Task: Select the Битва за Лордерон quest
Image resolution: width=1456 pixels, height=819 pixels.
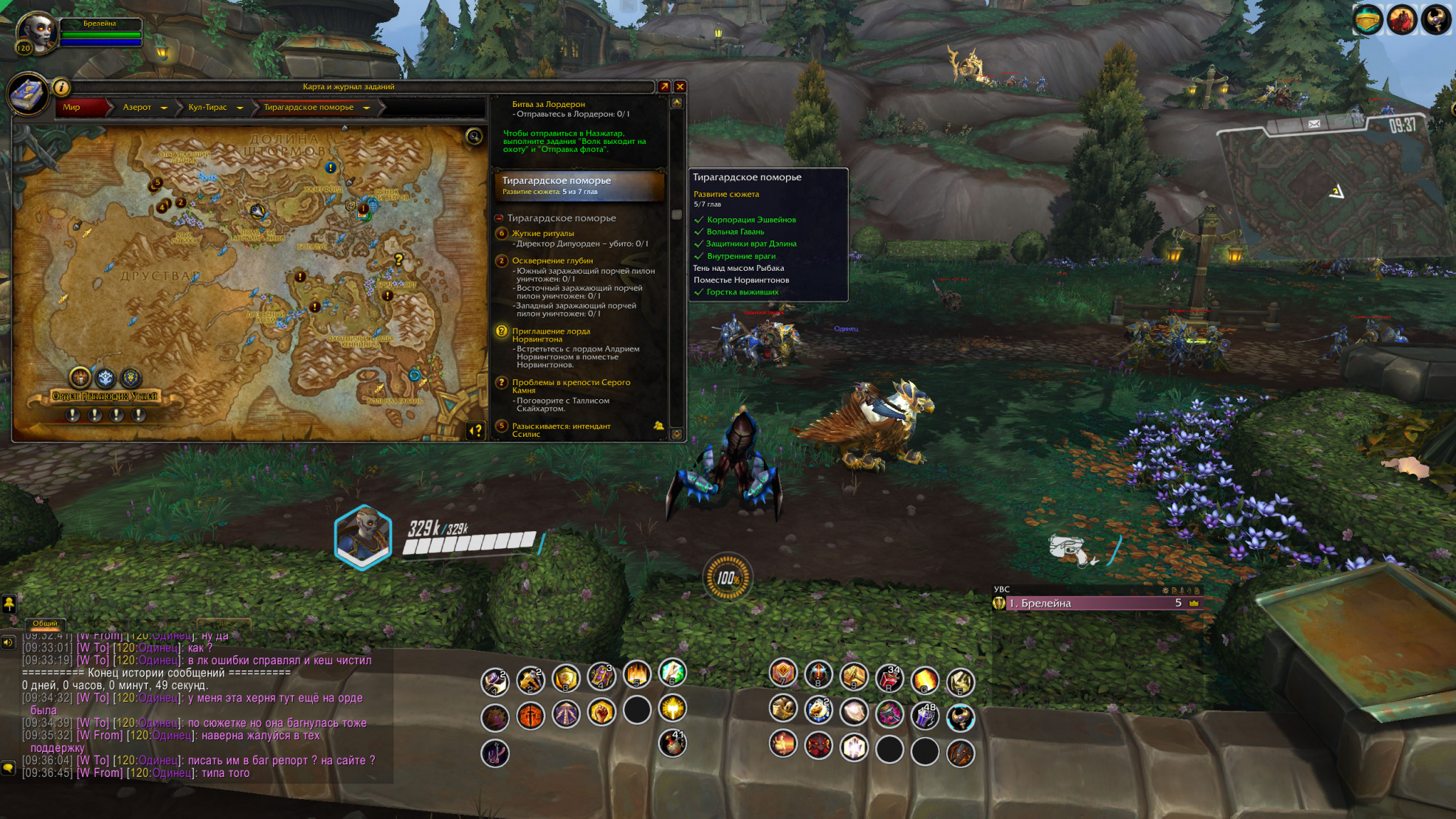Action: tap(548, 104)
